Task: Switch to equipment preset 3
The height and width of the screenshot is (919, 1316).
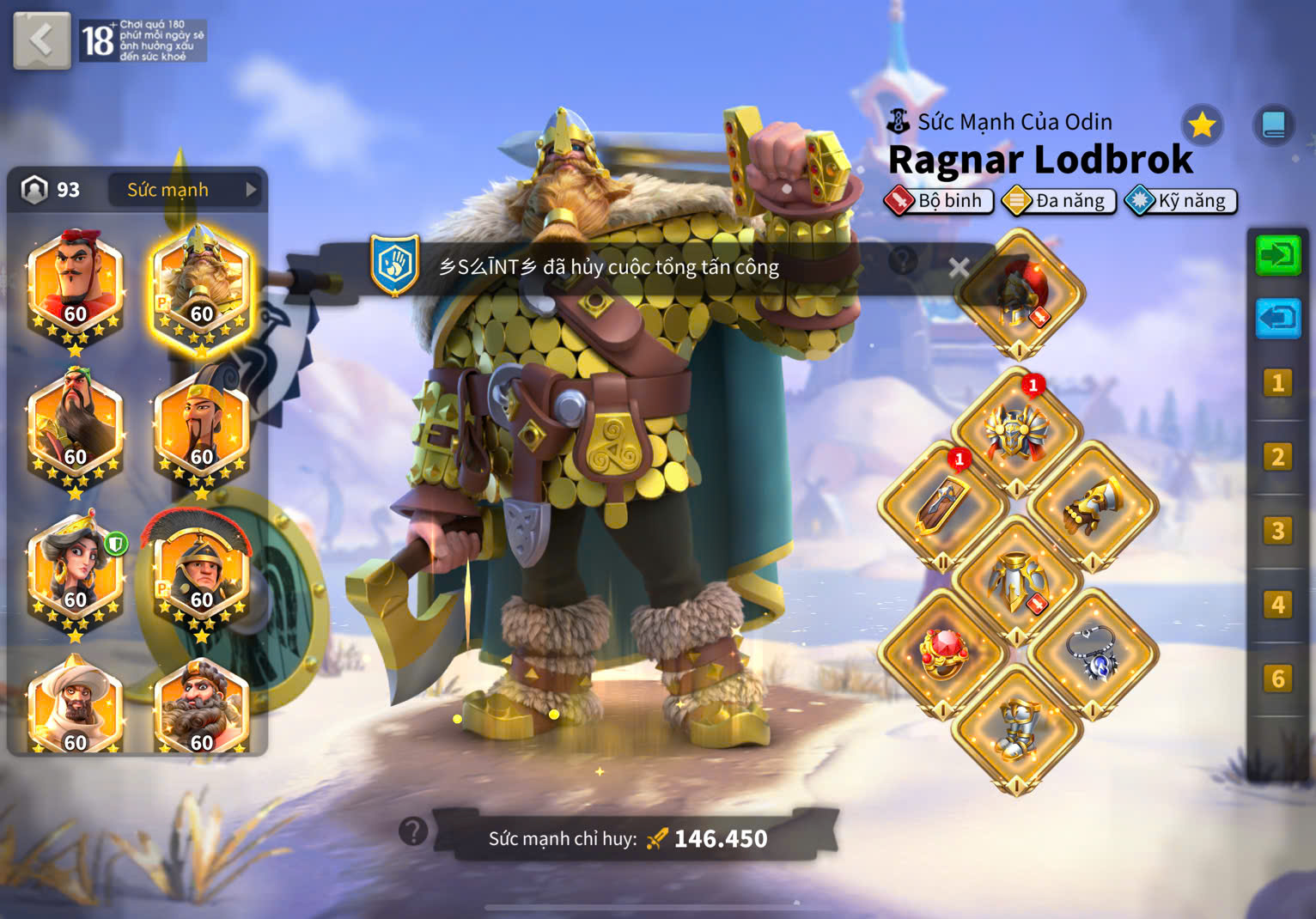Action: [1277, 531]
